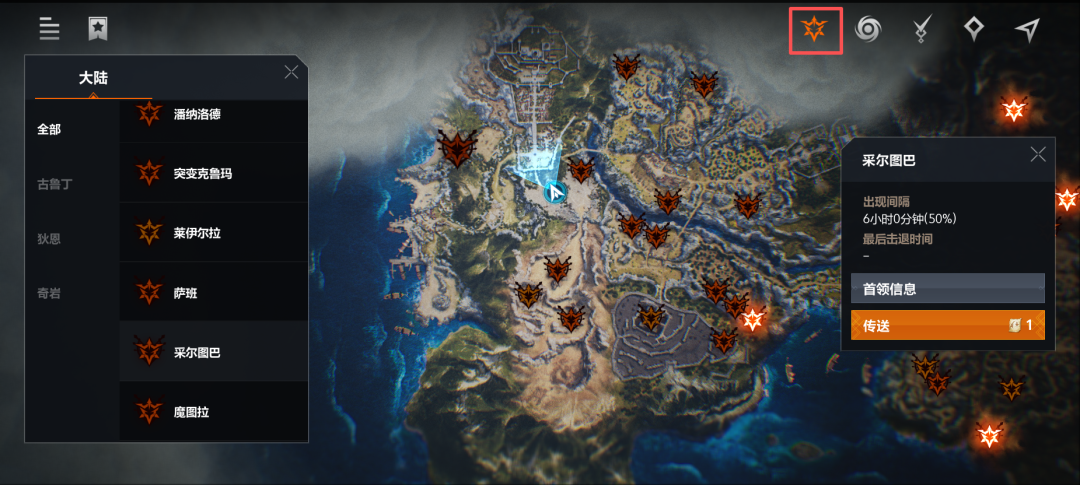
Task: Switch to the 奇岩 region
Action: coord(49,293)
